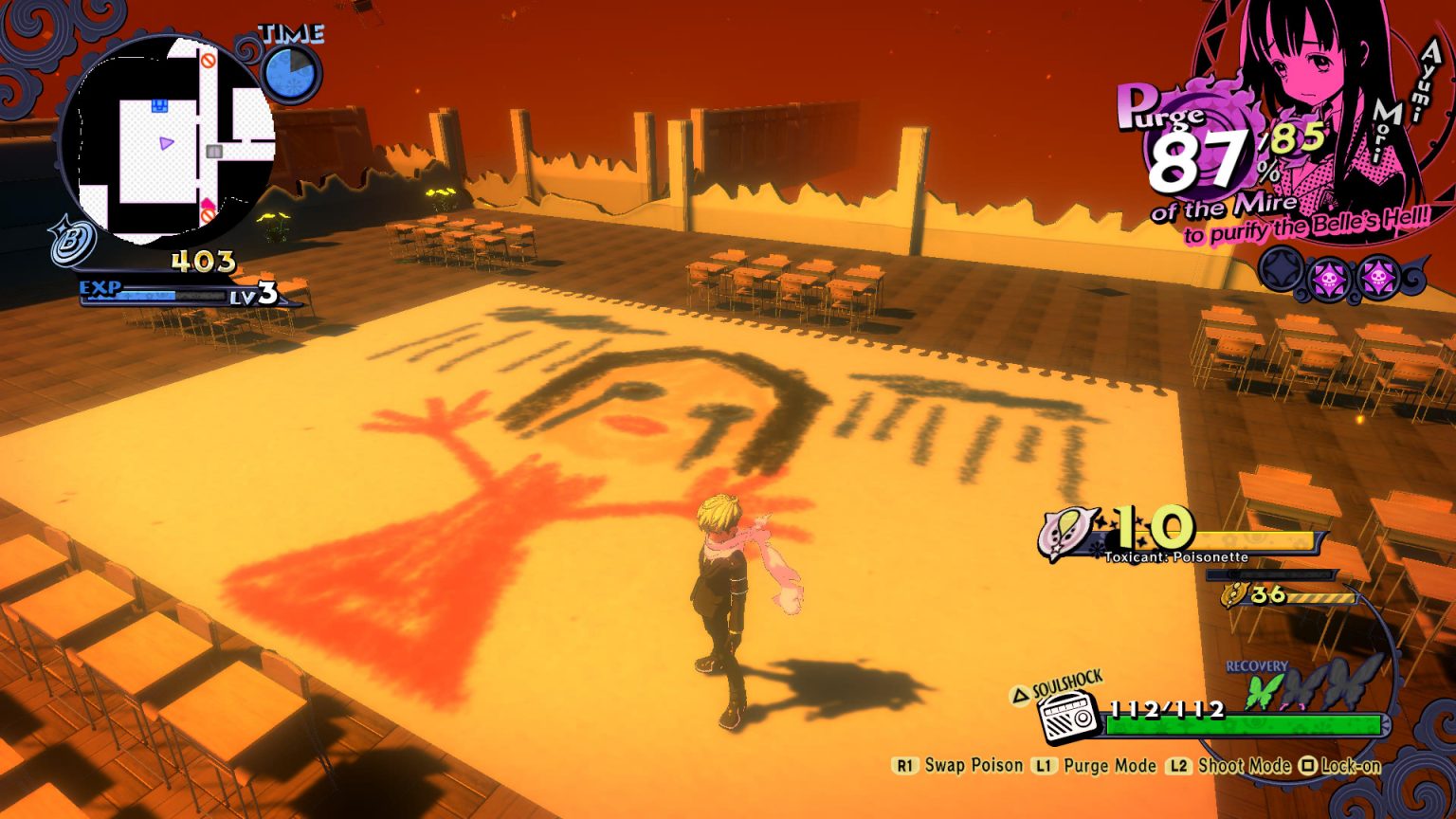Click the triangle SOULSHOCK button prompt
This screenshot has width=1456, height=819.
1021,694
